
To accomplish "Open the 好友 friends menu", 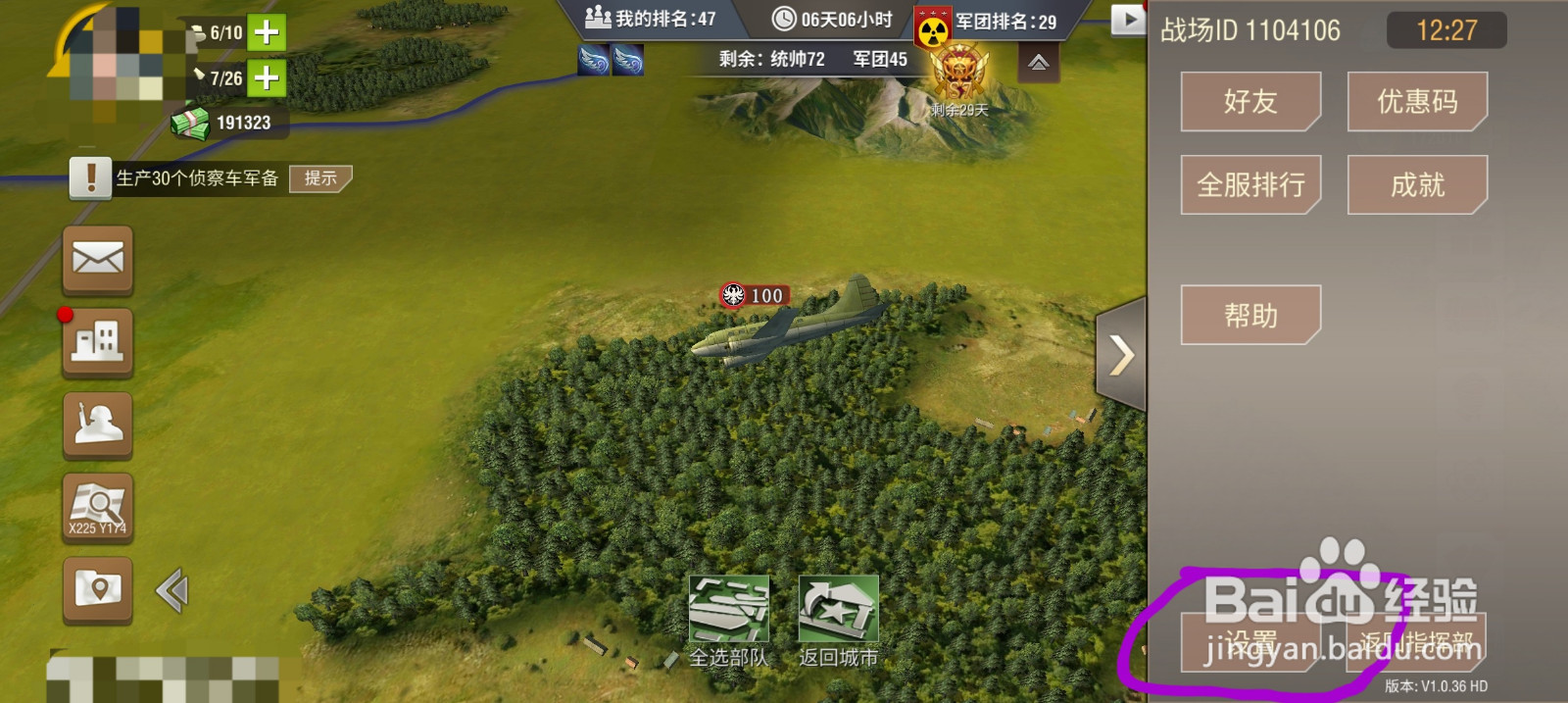I will click(x=1250, y=101).
